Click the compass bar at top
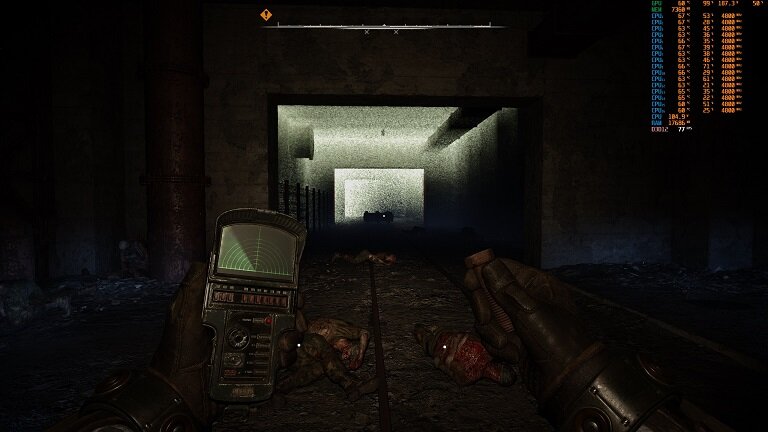Image resolution: width=768 pixels, height=432 pixels. coord(384,27)
